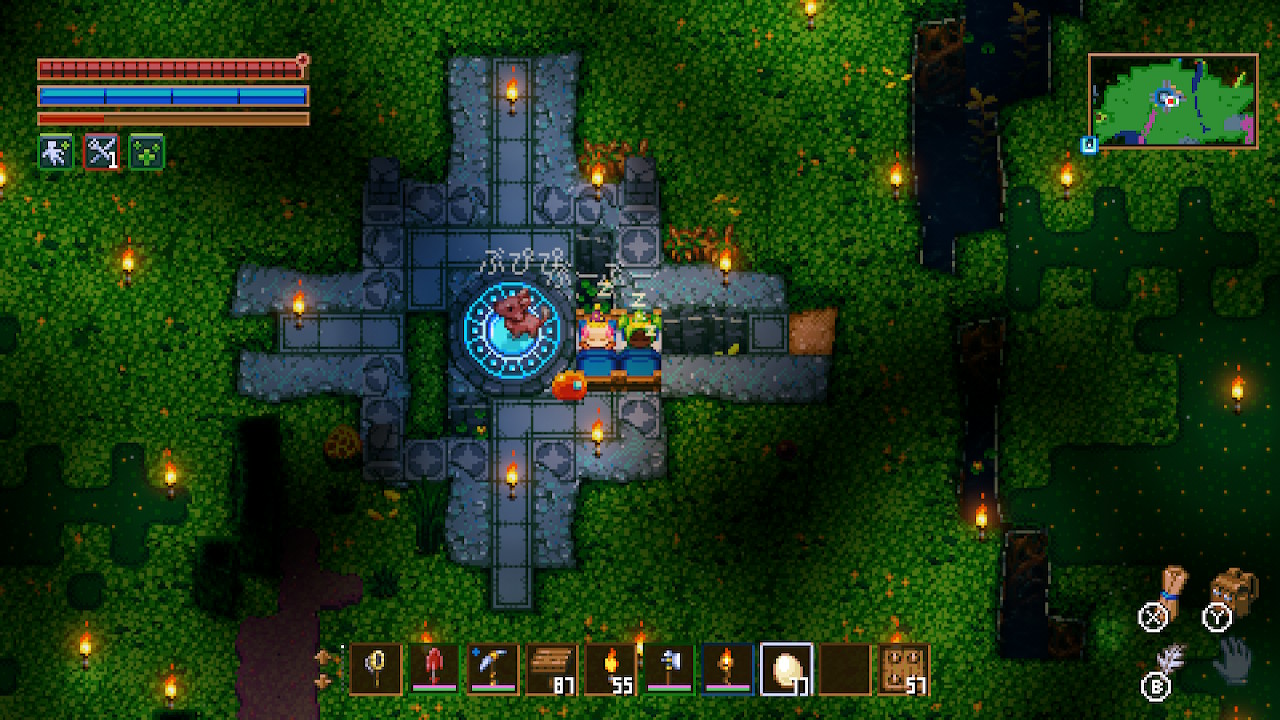The height and width of the screenshot is (720, 1280).
Task: Choose the torch stack of 55
Action: (x=610, y=669)
